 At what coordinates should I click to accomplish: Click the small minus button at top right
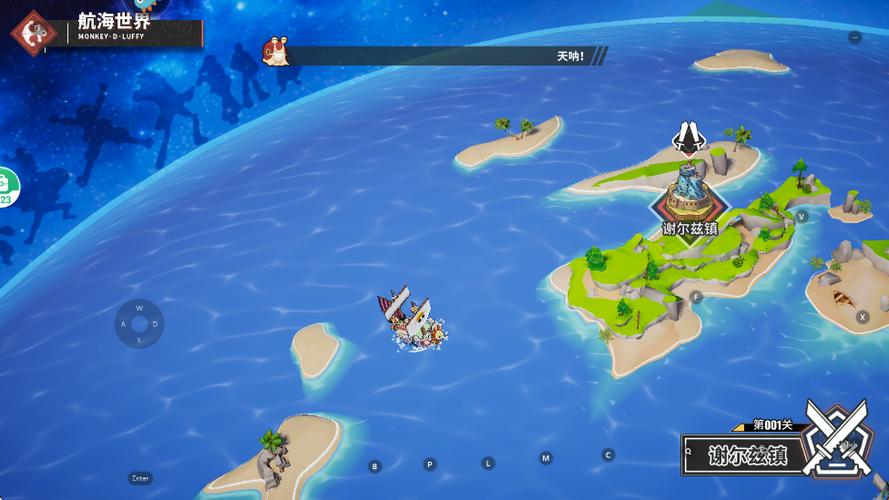pyautogui.click(x=854, y=37)
